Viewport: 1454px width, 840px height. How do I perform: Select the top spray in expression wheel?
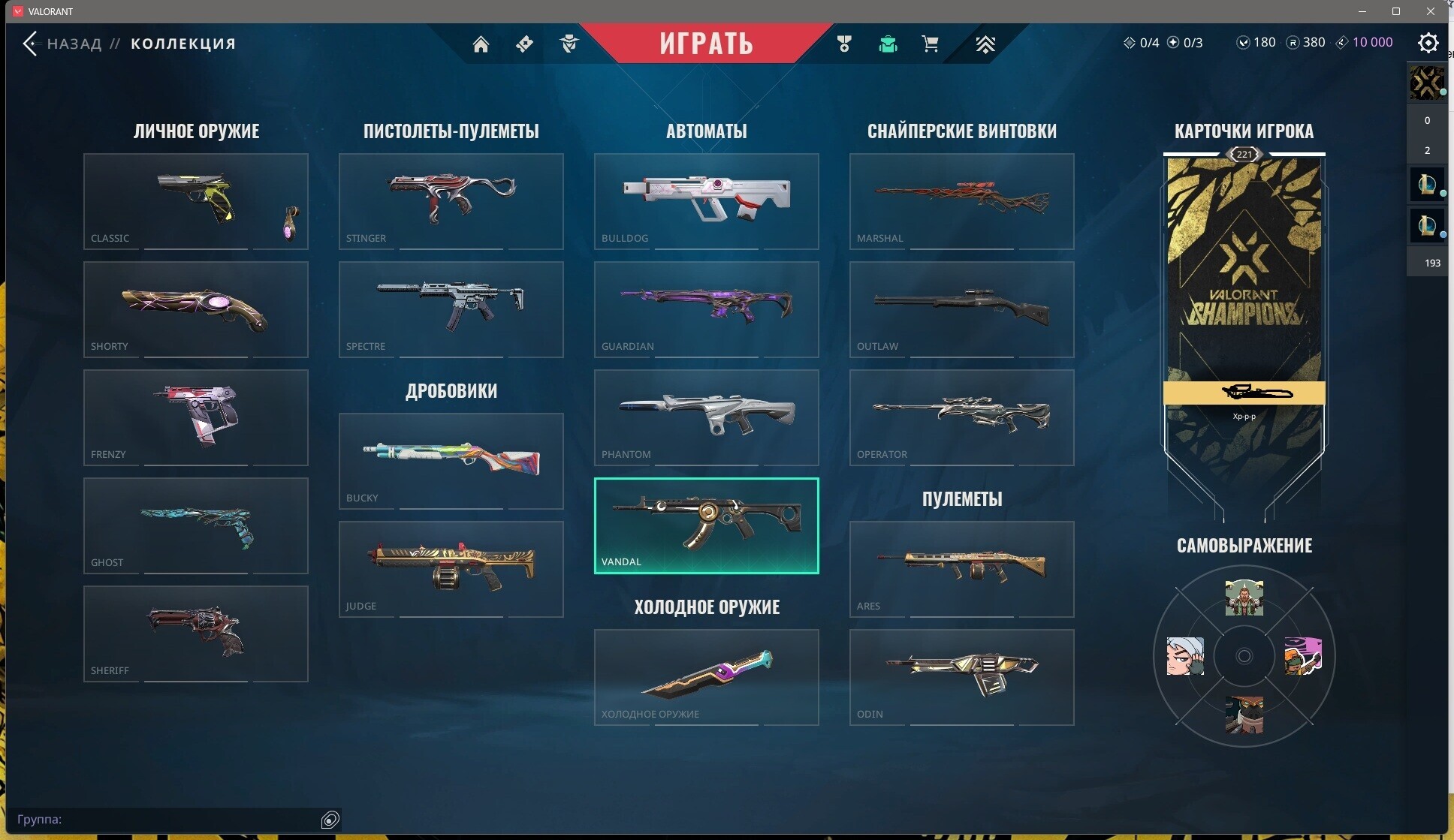[x=1244, y=598]
